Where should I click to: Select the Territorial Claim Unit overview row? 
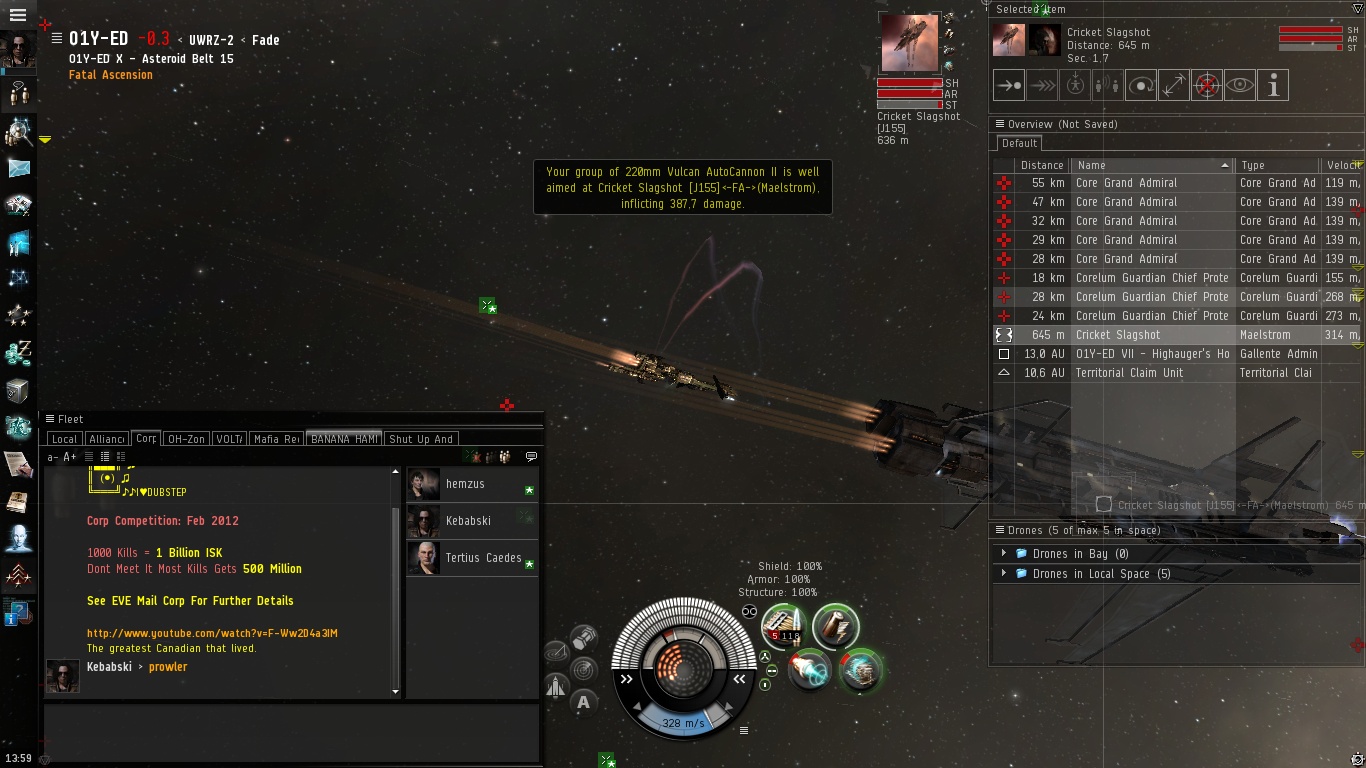[x=1129, y=373]
